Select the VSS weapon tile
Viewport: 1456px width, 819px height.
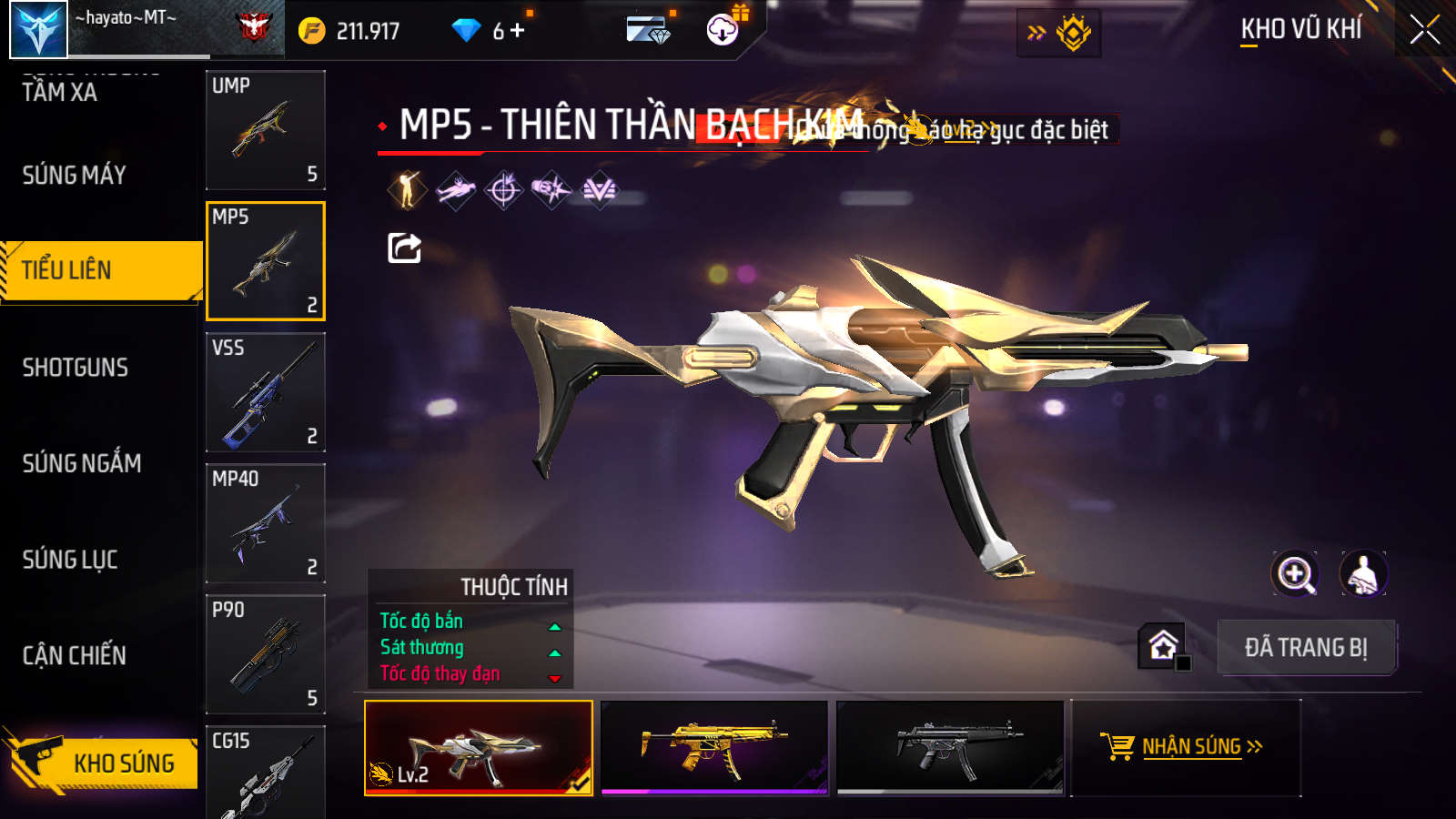(266, 392)
